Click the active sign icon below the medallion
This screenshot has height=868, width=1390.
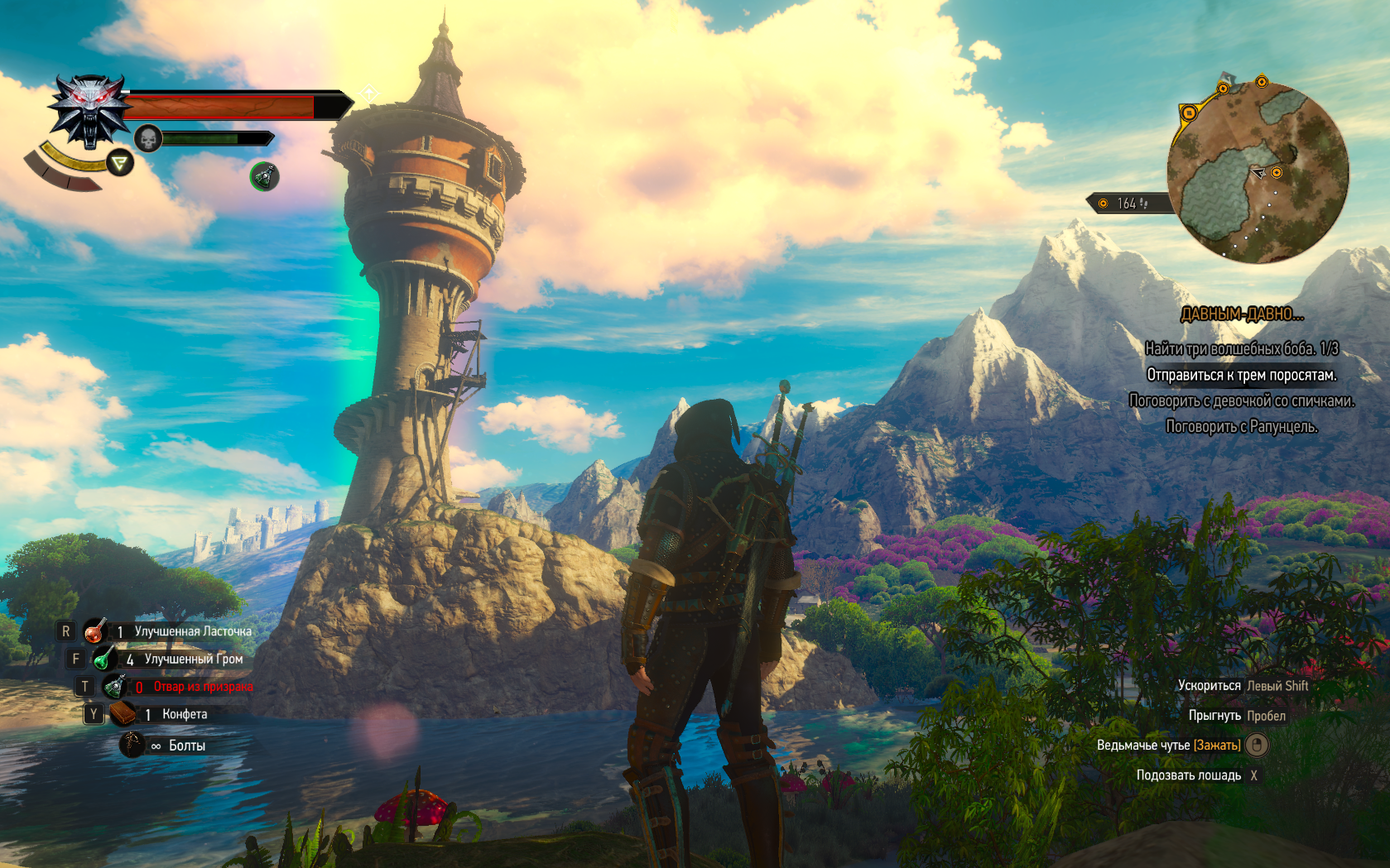click(x=120, y=163)
